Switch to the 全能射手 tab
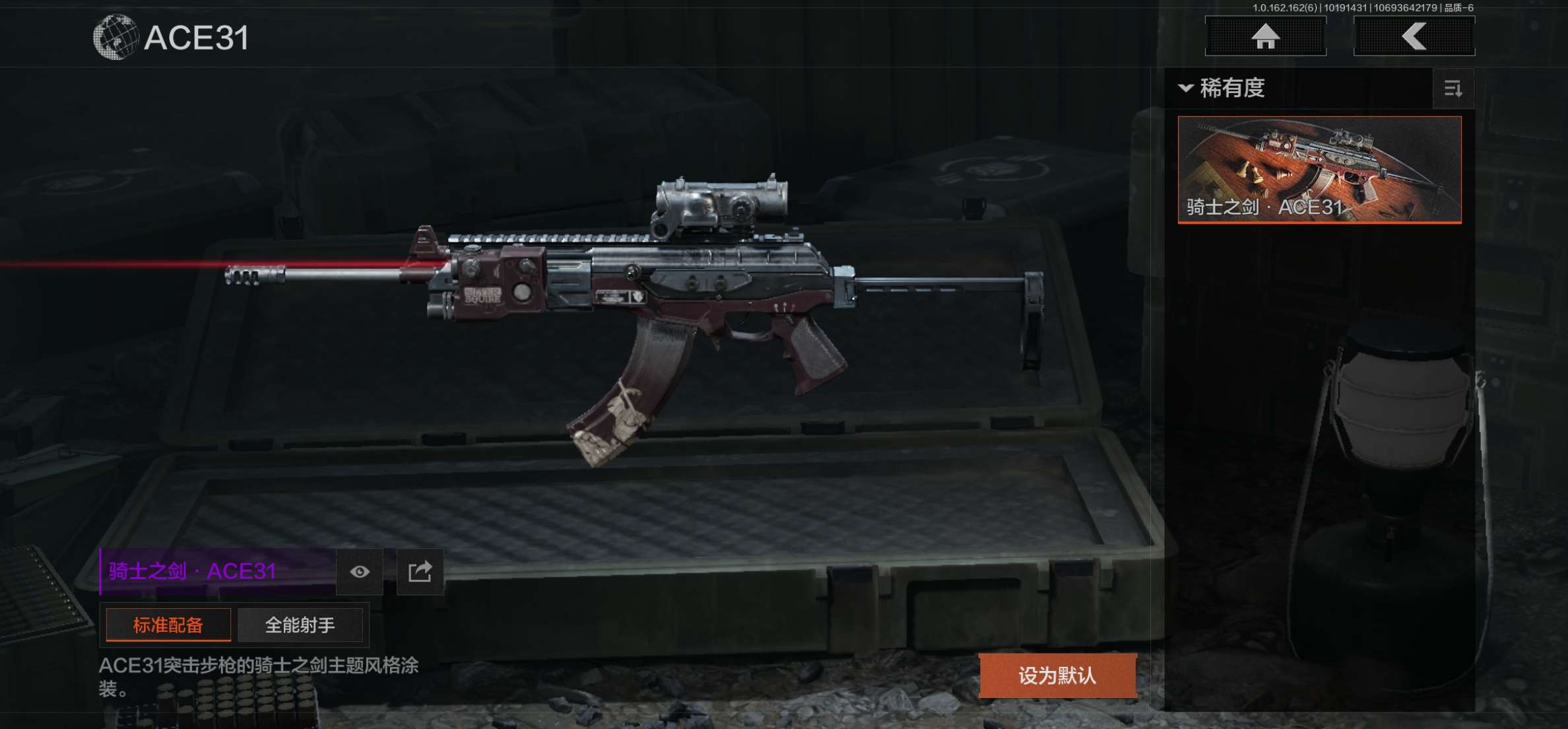This screenshot has height=729, width=1568. point(300,625)
